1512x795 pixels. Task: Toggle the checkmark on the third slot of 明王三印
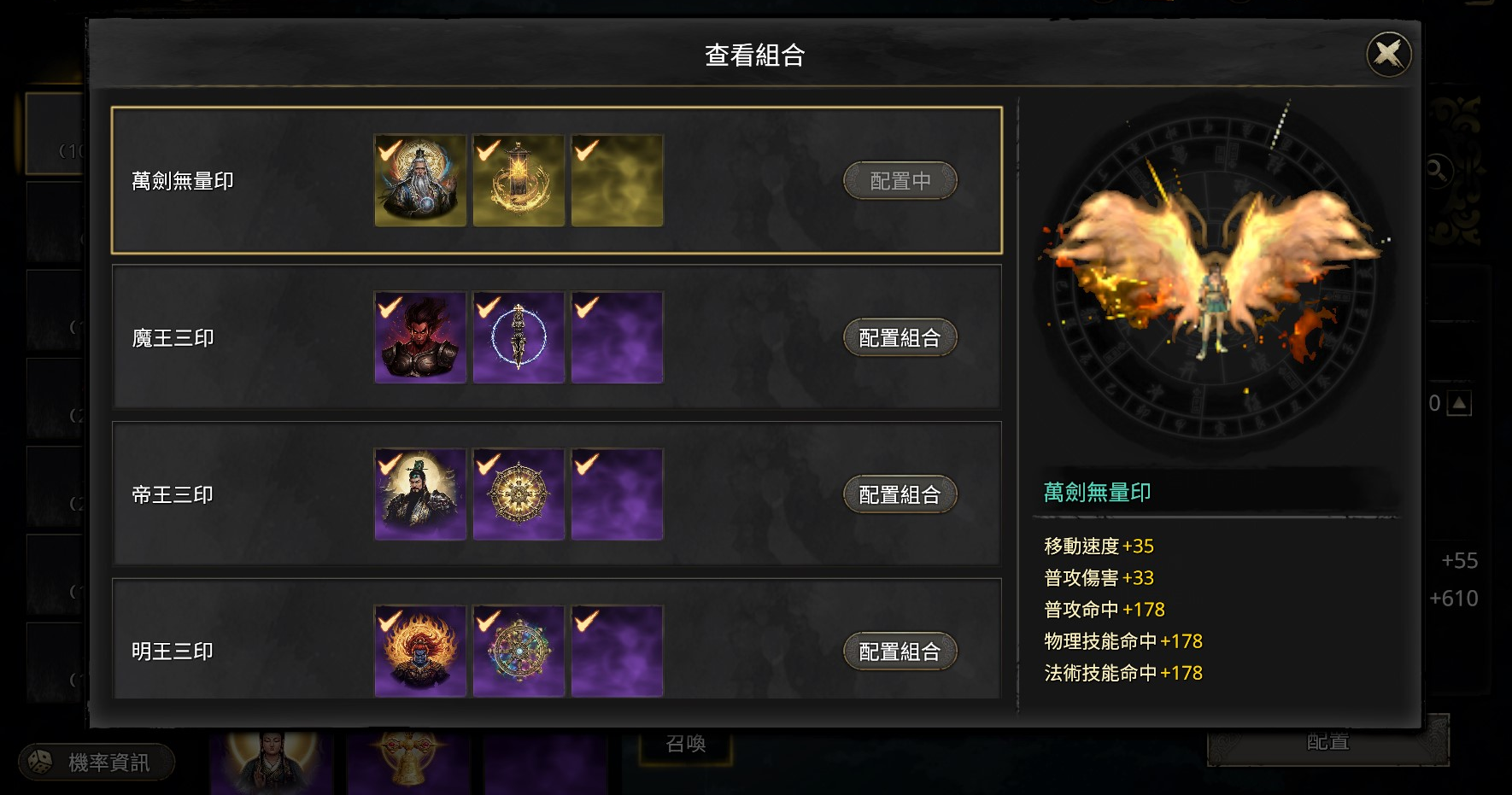coord(585,620)
